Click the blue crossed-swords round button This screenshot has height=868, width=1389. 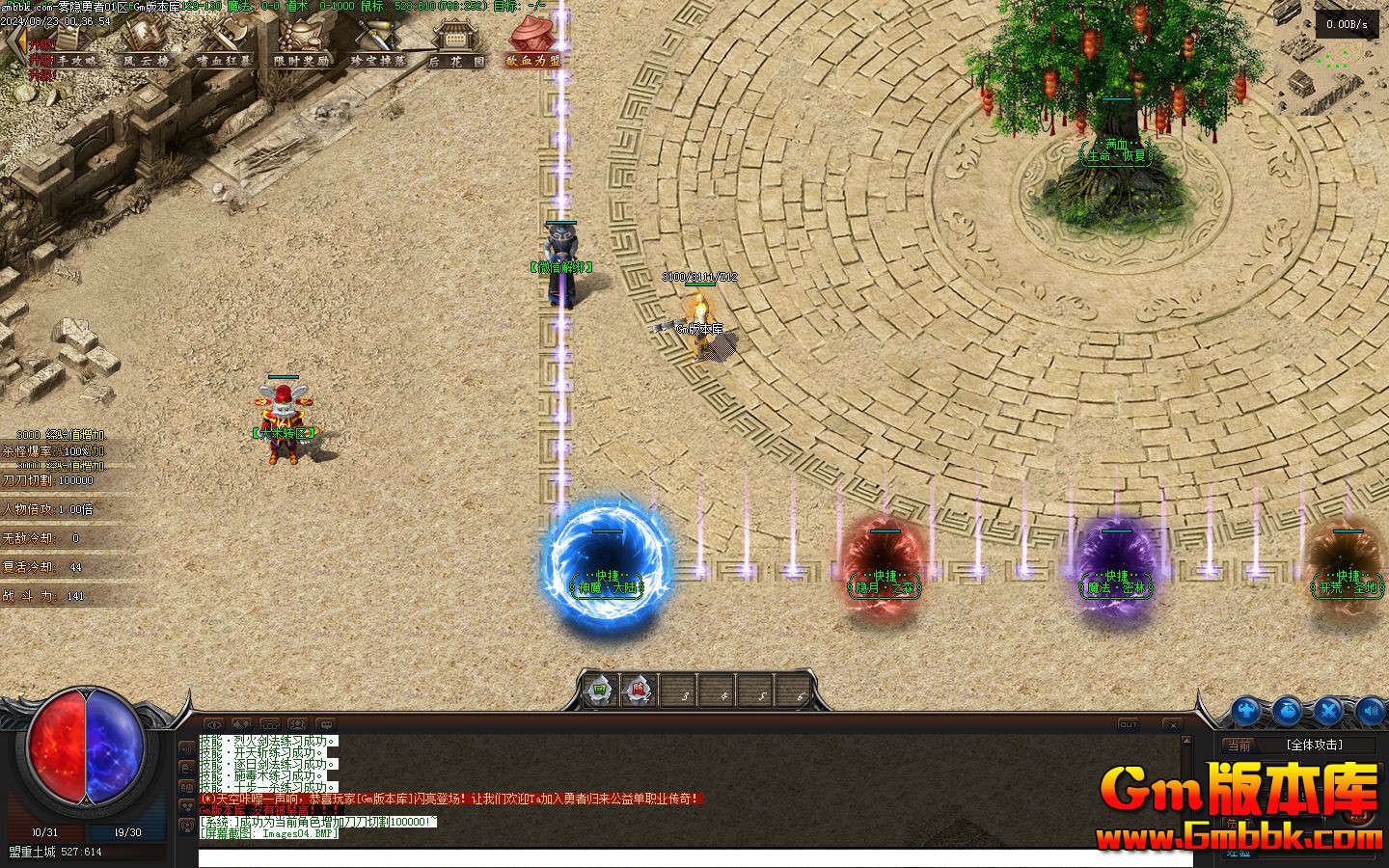pyautogui.click(x=1329, y=711)
